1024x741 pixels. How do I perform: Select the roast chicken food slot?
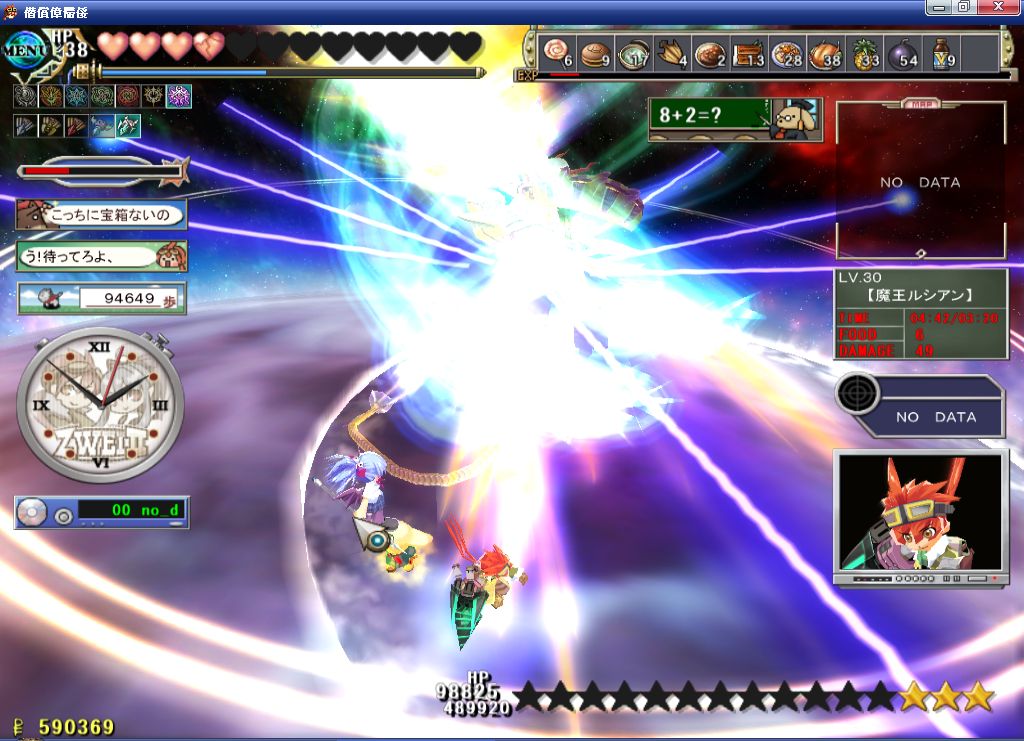click(x=825, y=53)
